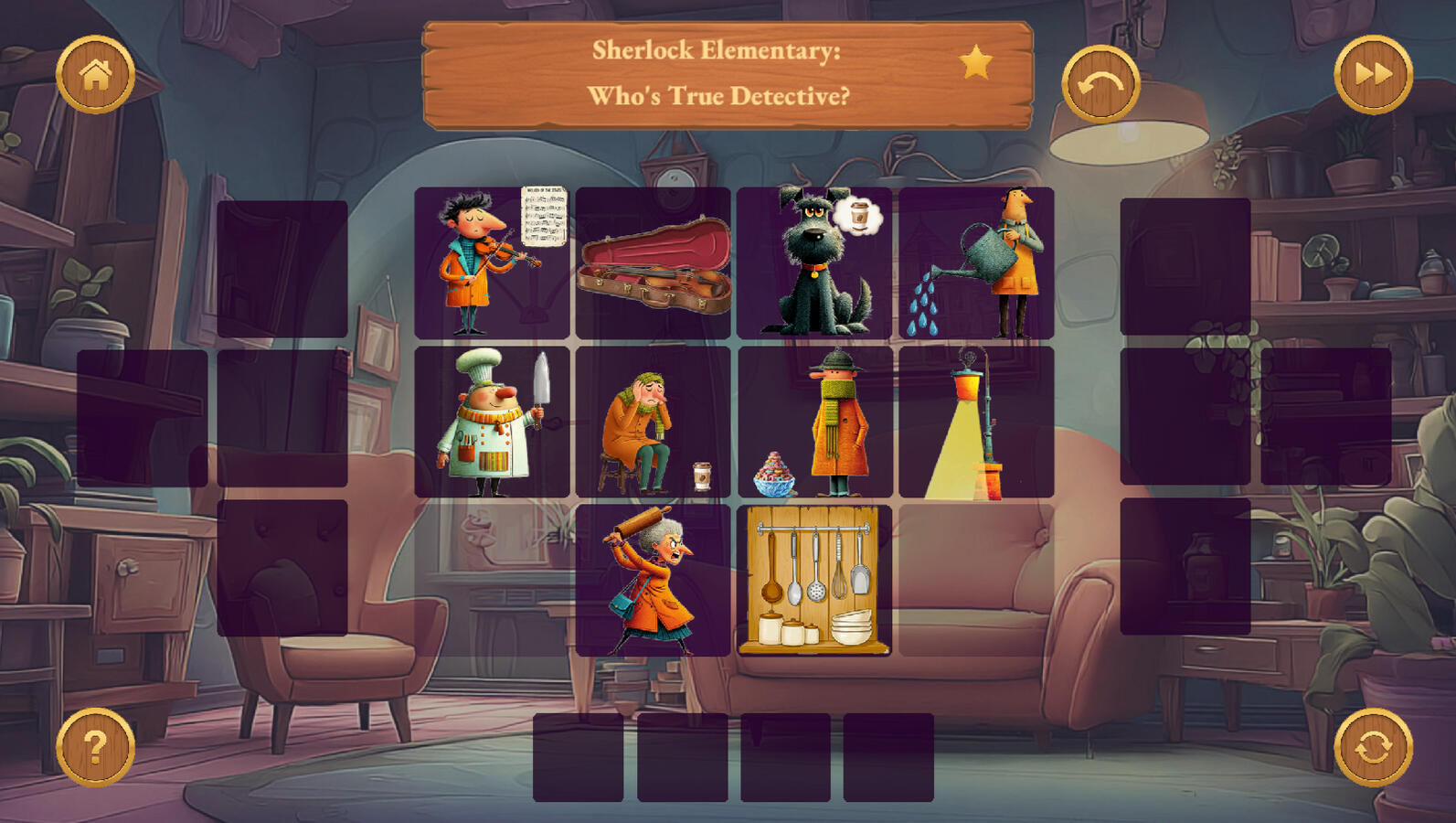The height and width of the screenshot is (823, 1456).
Task: Choose the chef holding a knife tile
Action: [x=492, y=422]
